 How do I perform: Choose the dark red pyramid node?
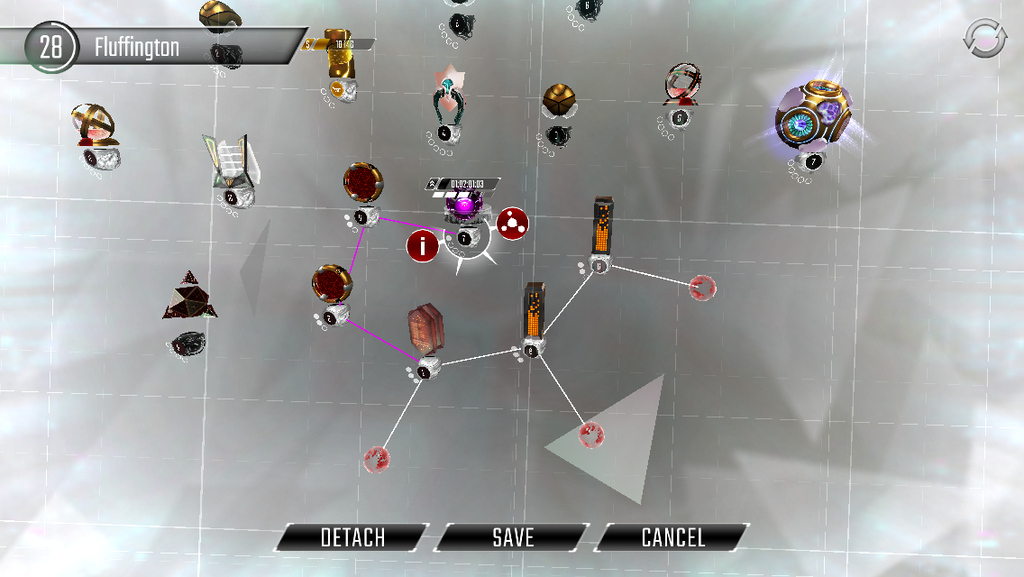click(x=190, y=296)
